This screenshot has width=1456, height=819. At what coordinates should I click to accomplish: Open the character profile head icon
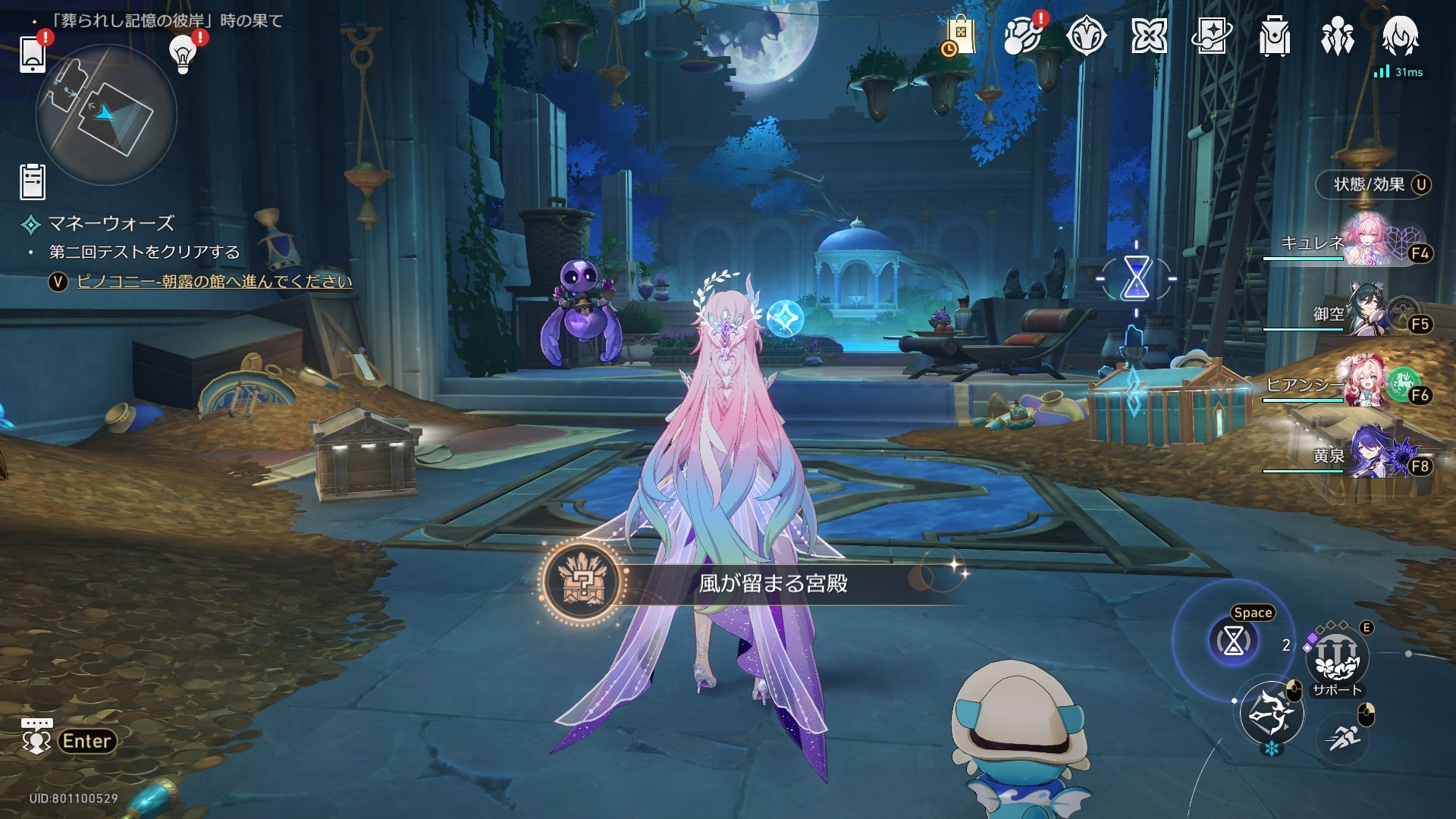1400,34
